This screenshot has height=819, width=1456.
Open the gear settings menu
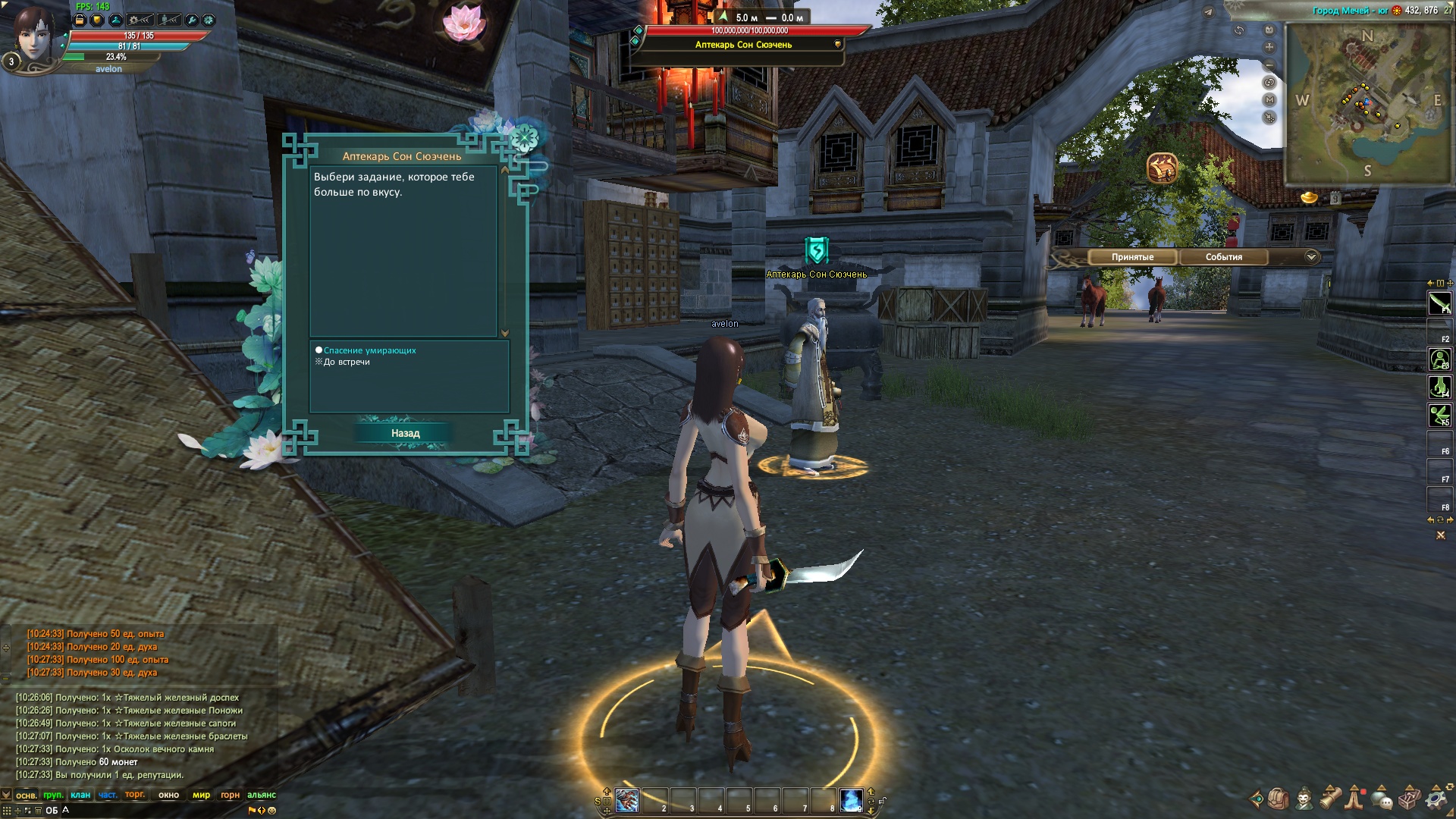pos(1436,799)
